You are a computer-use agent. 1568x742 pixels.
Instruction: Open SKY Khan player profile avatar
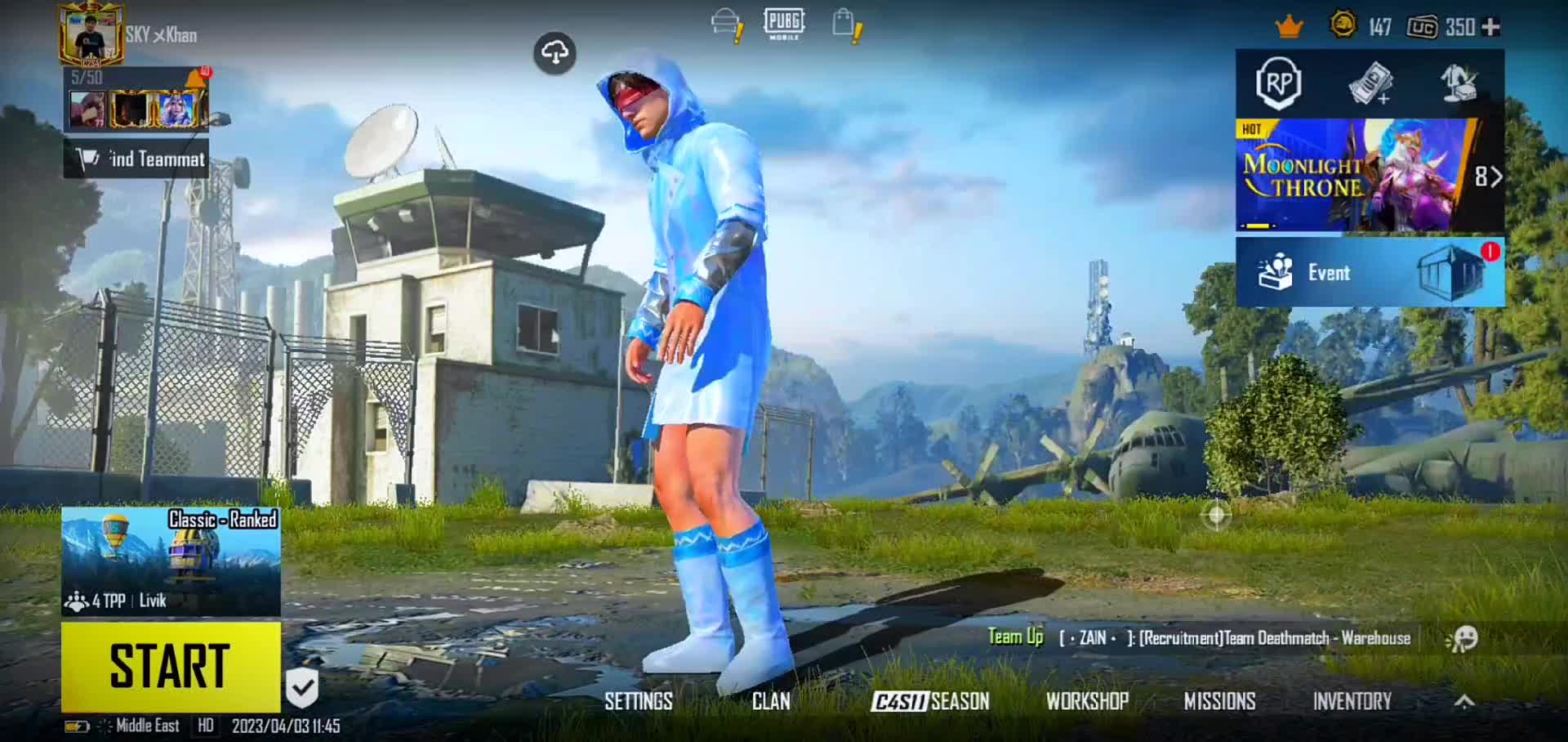click(x=91, y=34)
